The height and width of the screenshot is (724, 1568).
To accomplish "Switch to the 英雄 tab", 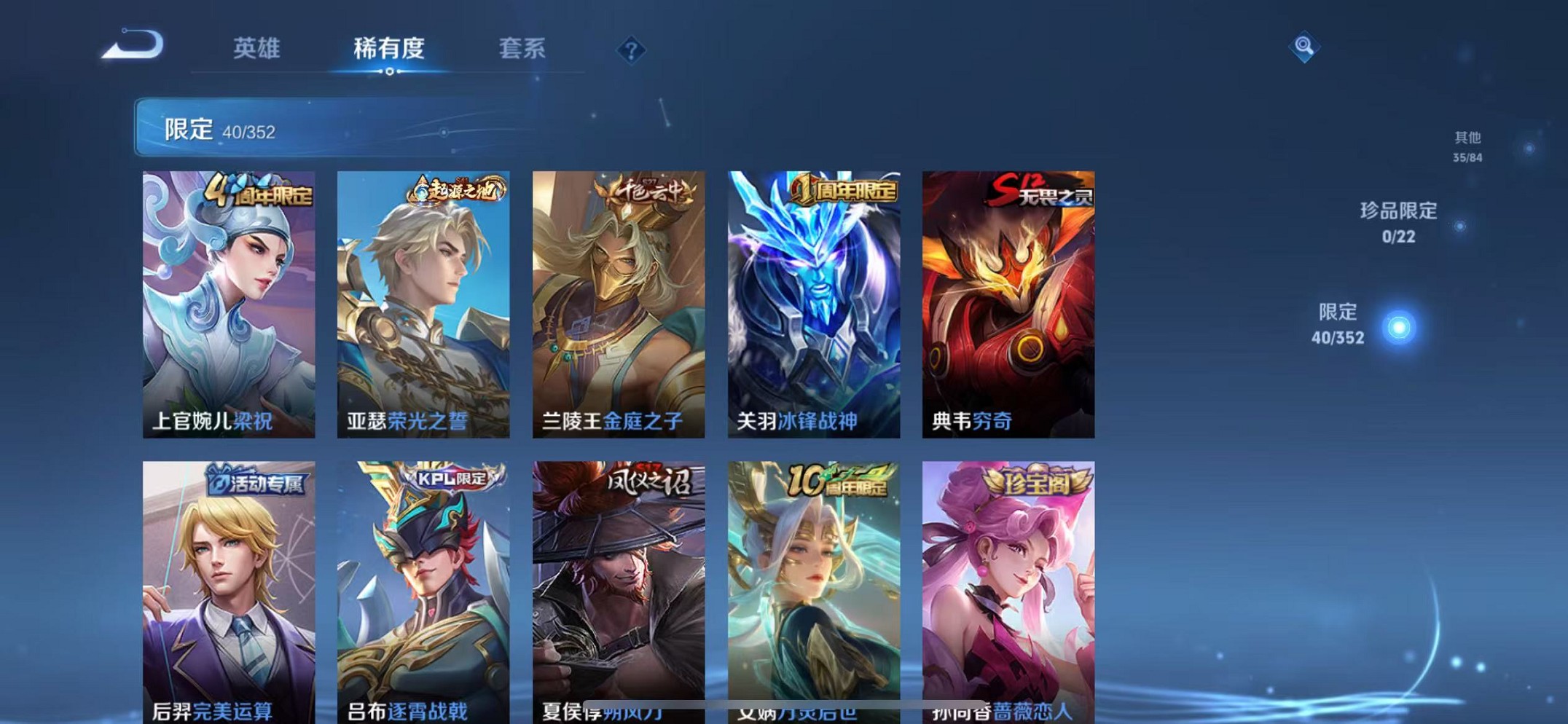I will (x=256, y=50).
